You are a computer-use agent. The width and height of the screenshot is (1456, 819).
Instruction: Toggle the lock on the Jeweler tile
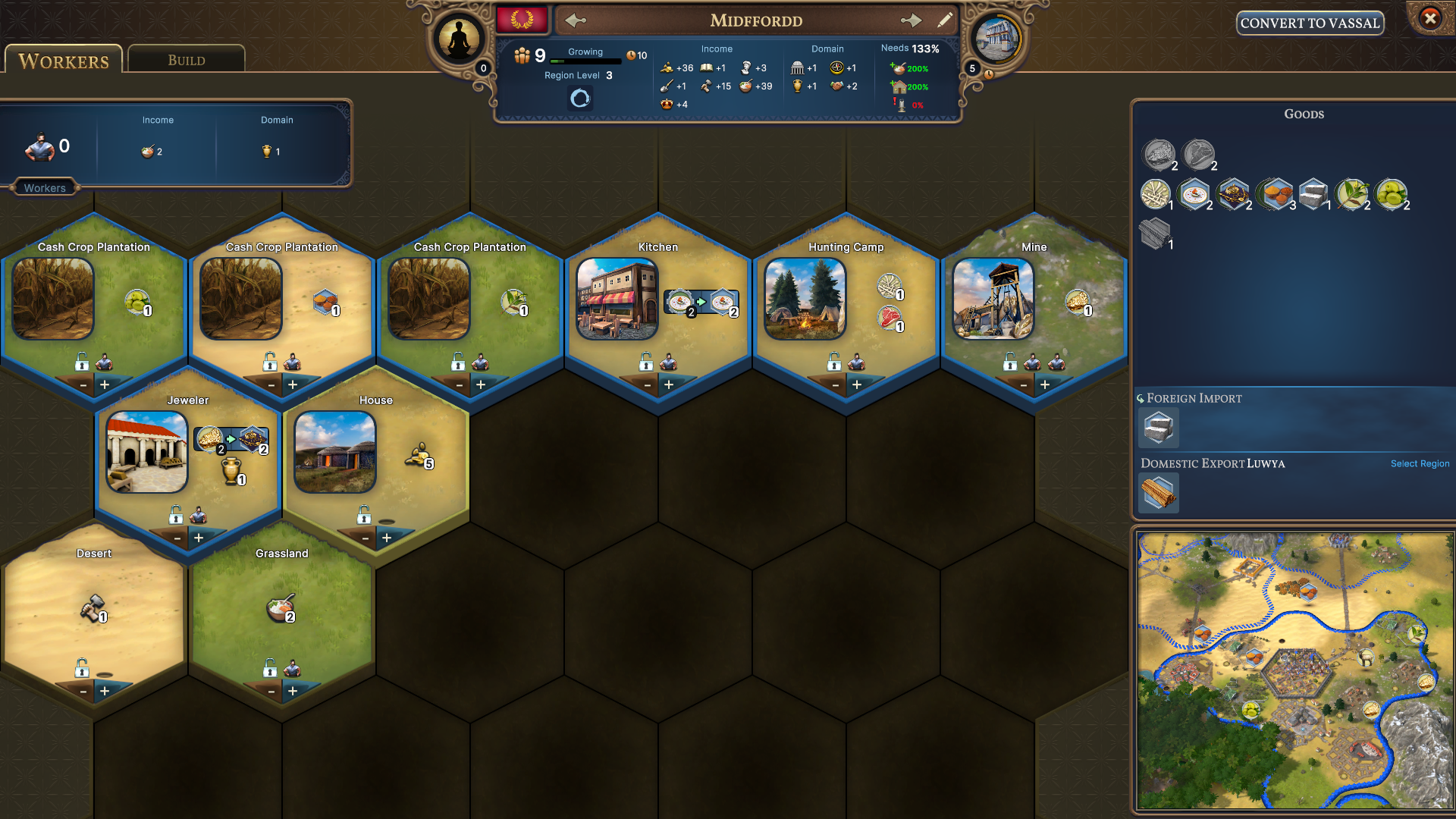point(177,517)
